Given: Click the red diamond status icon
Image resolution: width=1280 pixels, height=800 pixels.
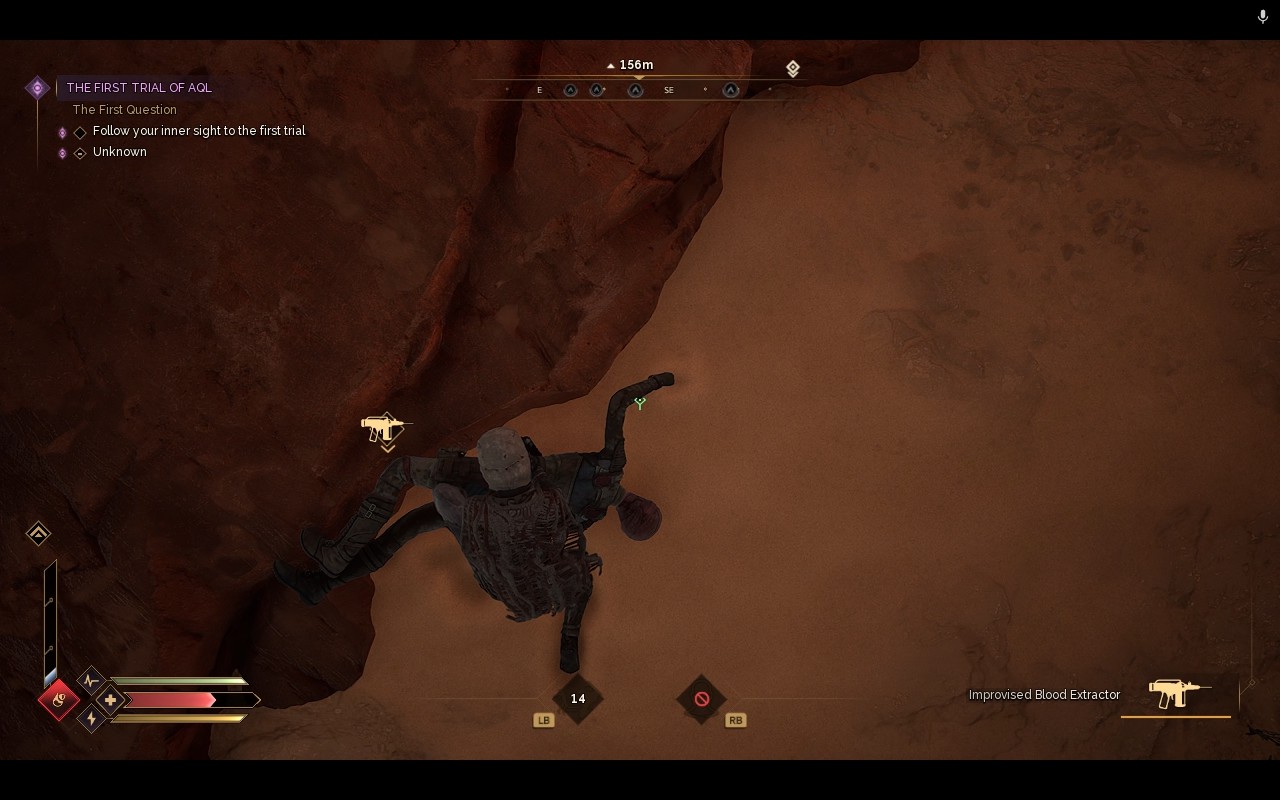Looking at the screenshot, I should coord(59,699).
